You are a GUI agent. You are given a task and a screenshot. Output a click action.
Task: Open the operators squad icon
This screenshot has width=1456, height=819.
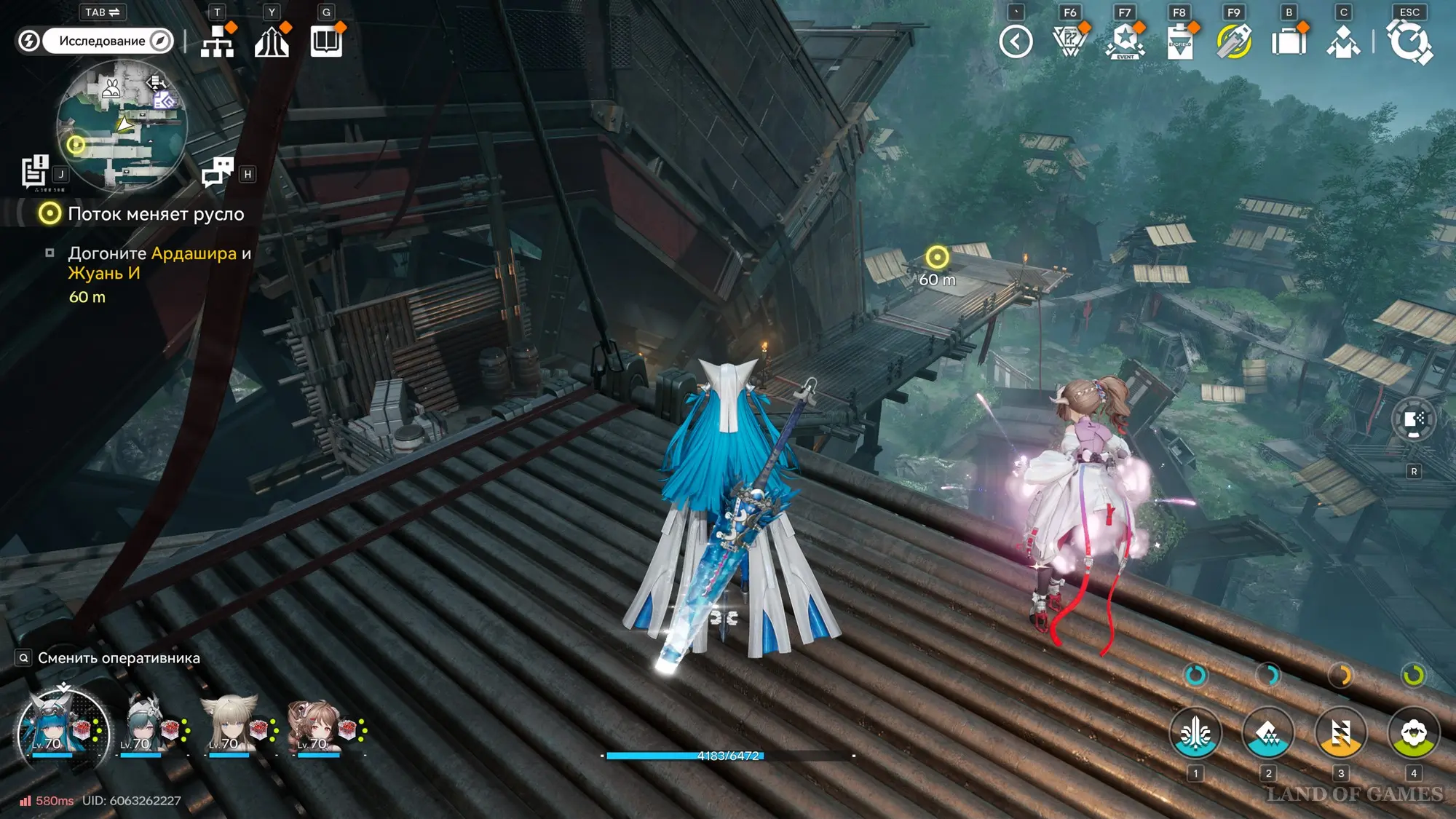pos(1343,41)
